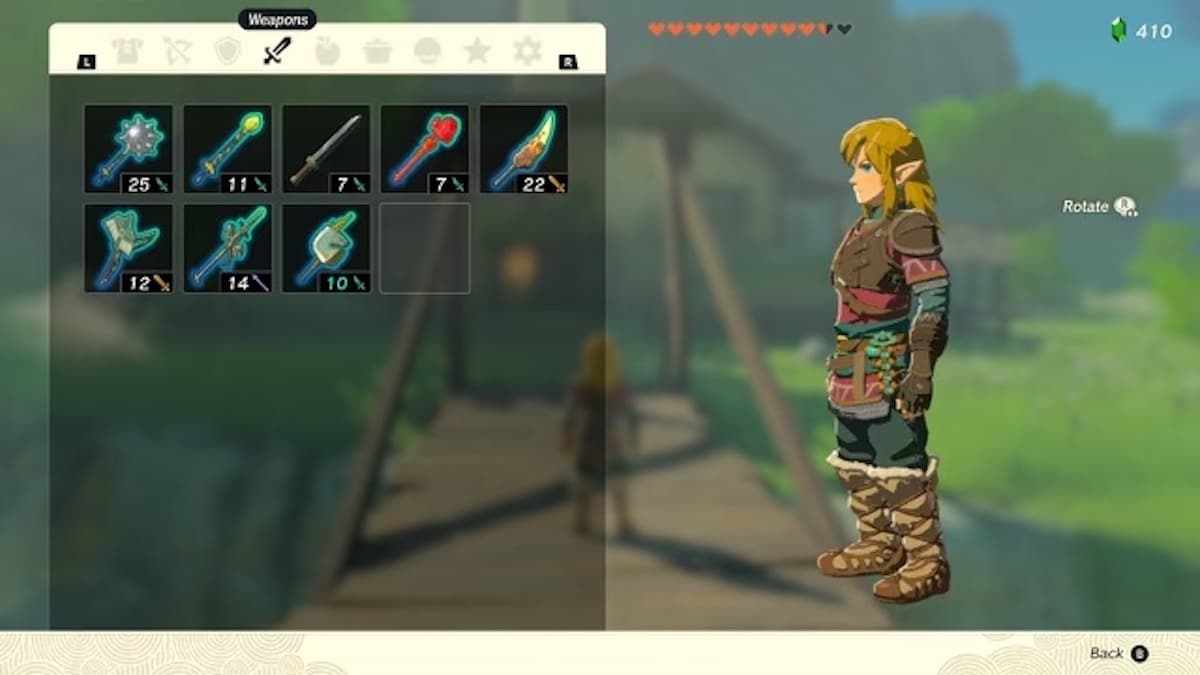The height and width of the screenshot is (675, 1200).
Task: Choose the yellow gem rod with 11 attack
Action: [227, 149]
